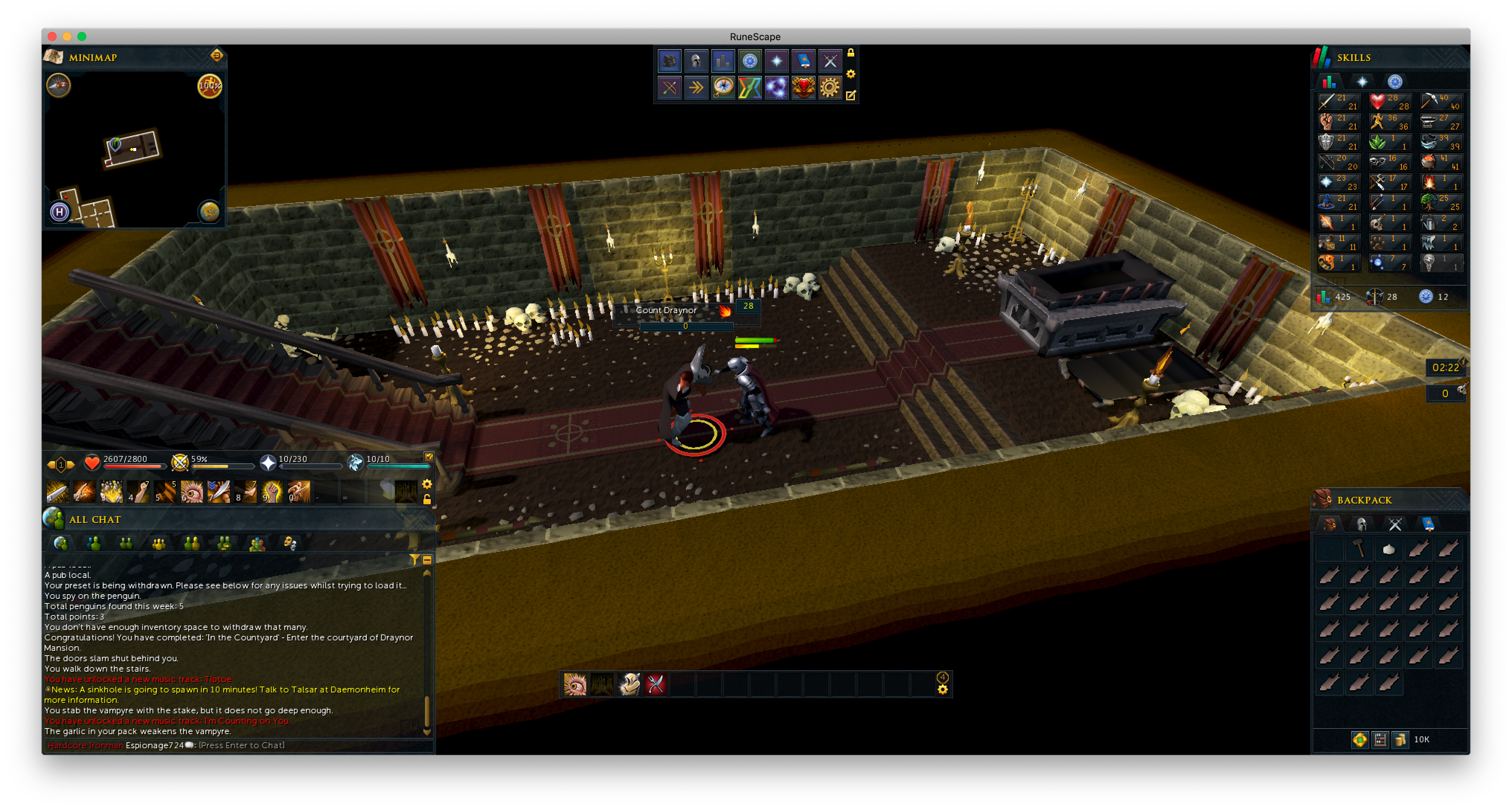Open the coin pouch money button
This screenshot has width=1512, height=810.
(x=1400, y=740)
